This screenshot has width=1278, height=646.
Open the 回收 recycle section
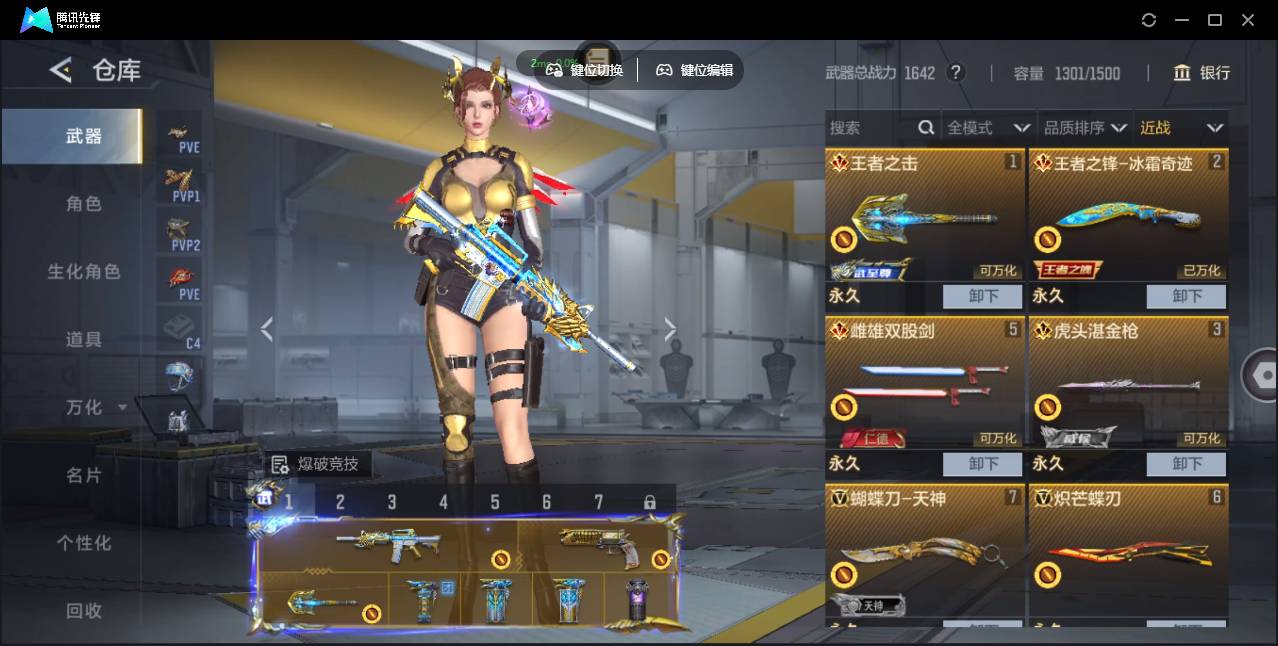point(84,610)
